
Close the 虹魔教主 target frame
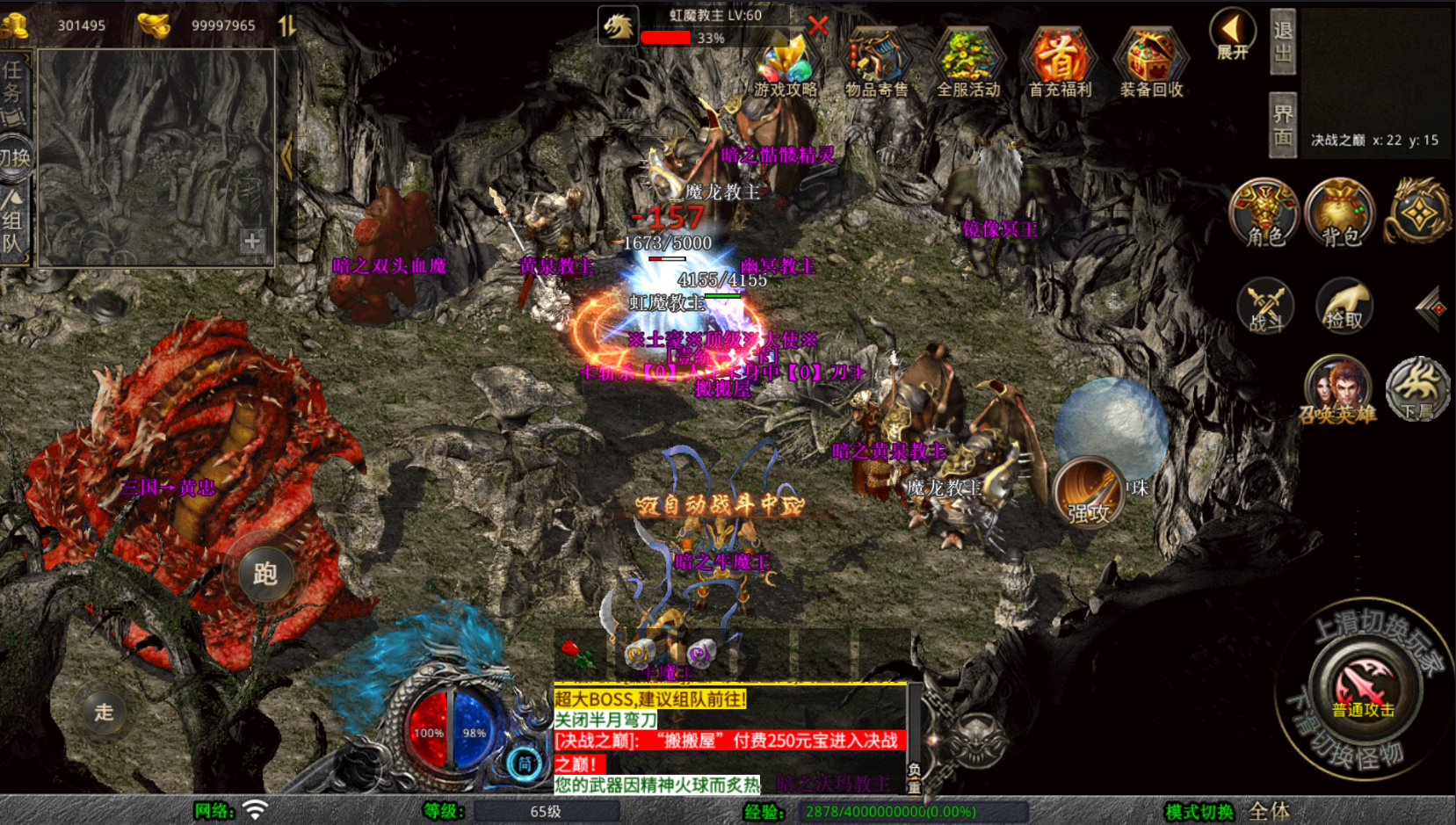818,25
